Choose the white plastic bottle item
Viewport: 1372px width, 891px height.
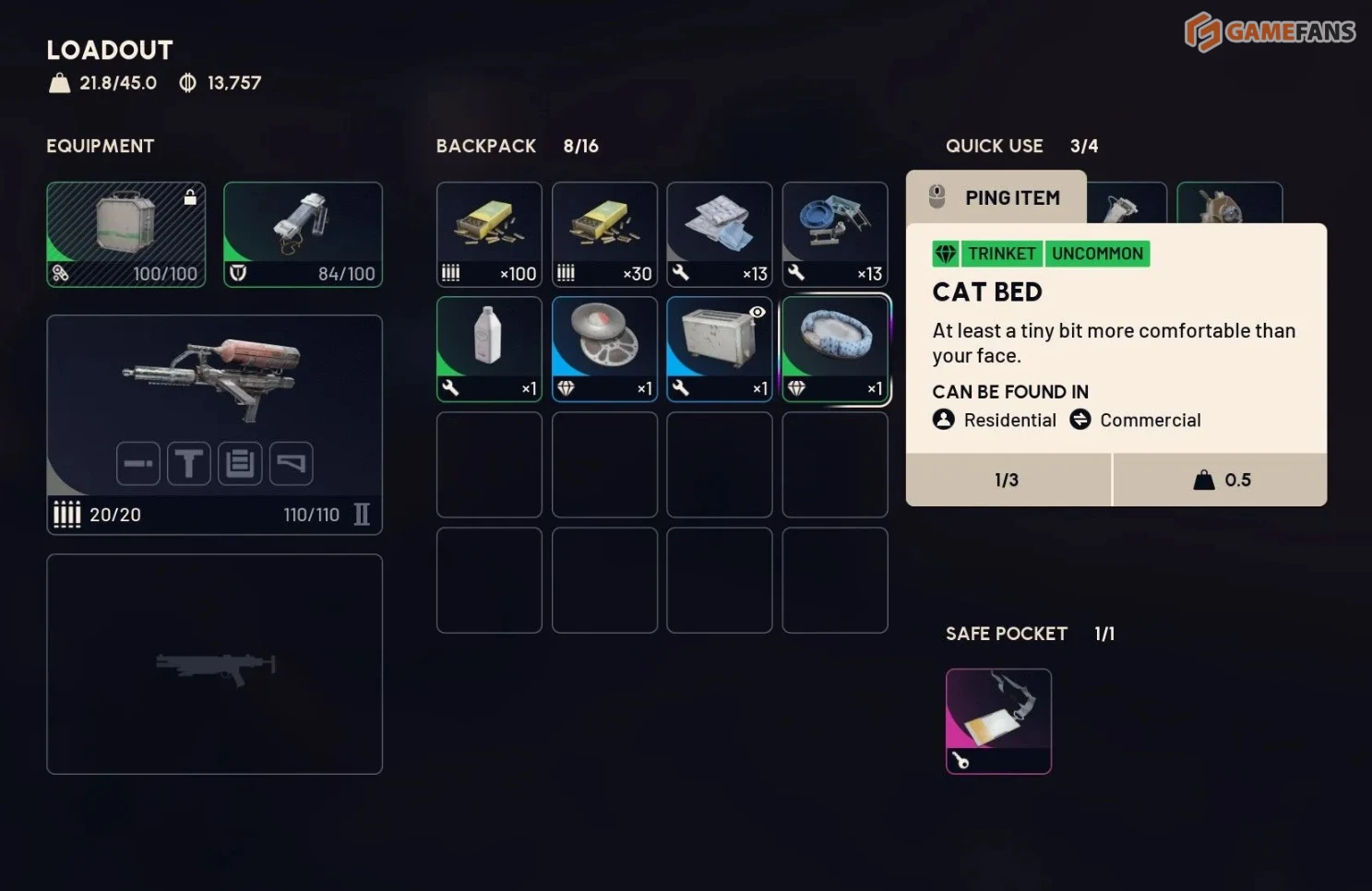click(x=489, y=349)
